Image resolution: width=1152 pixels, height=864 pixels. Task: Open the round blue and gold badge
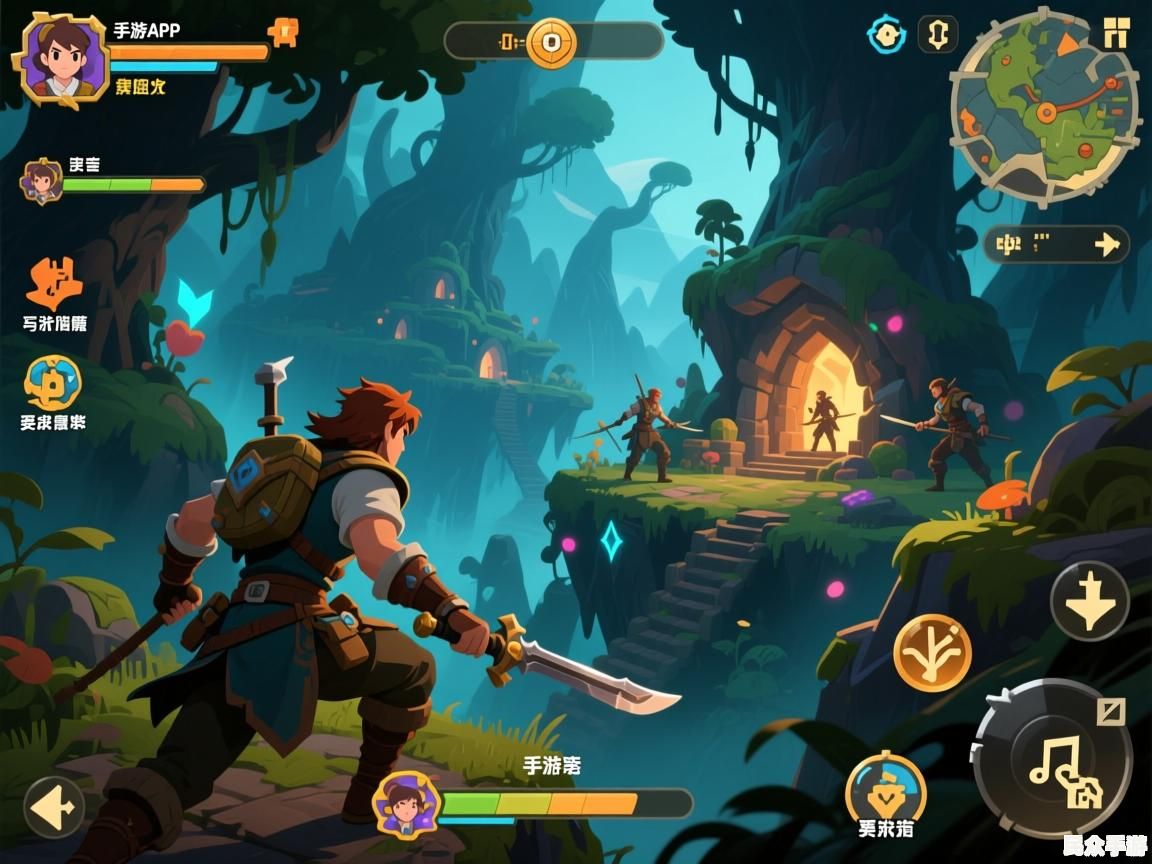[x=53, y=383]
